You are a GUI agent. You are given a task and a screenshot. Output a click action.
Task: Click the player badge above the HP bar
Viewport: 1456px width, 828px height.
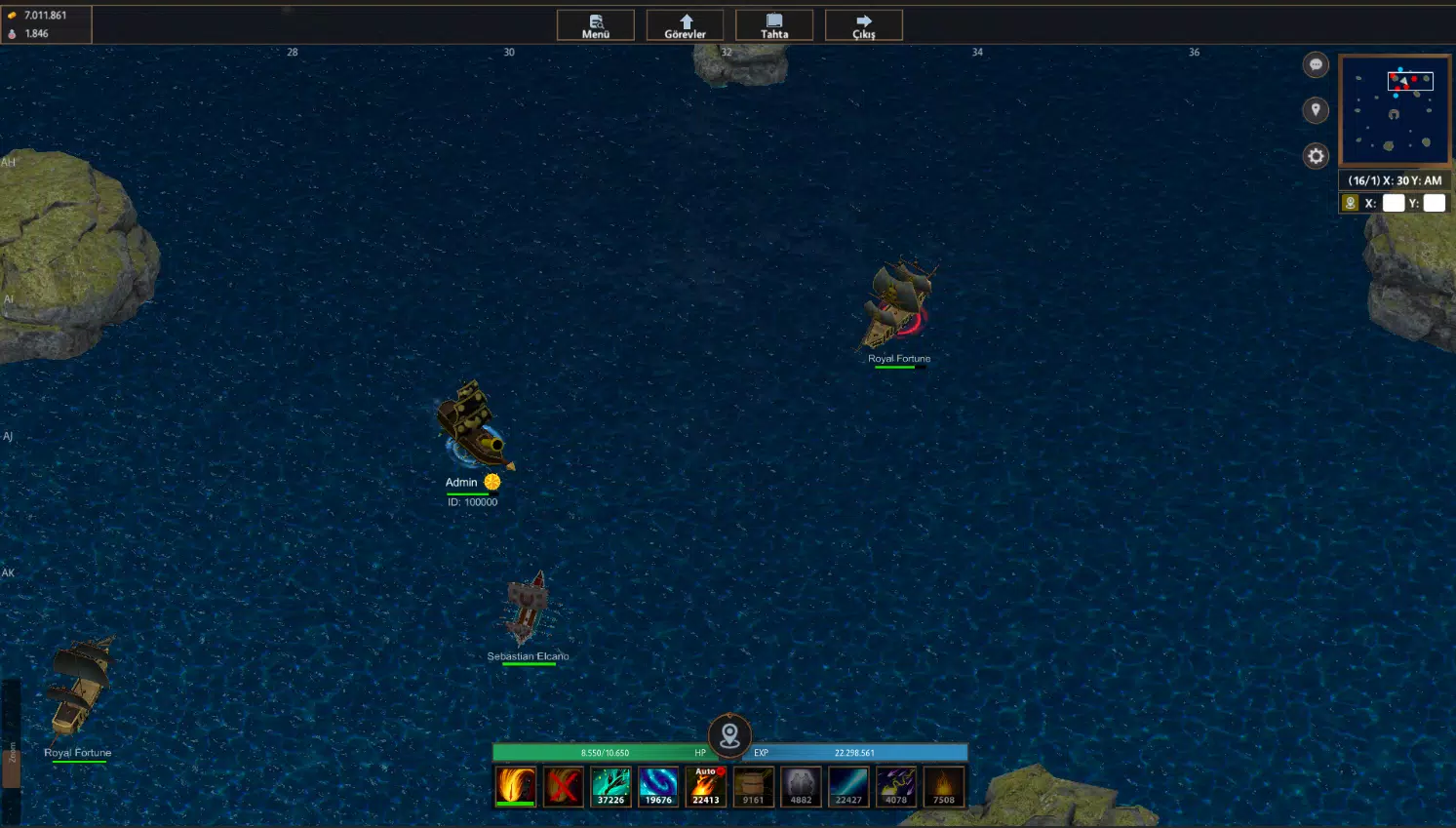pos(728,736)
